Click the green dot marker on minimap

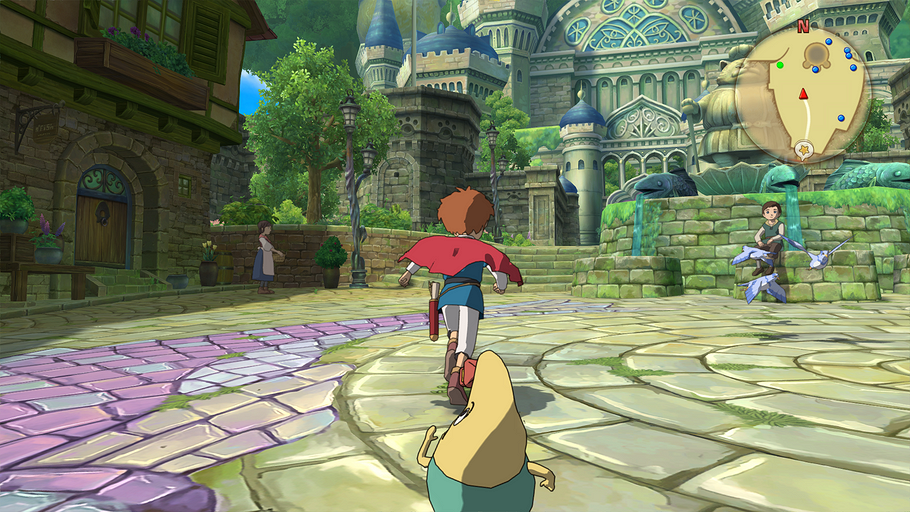[x=780, y=66]
